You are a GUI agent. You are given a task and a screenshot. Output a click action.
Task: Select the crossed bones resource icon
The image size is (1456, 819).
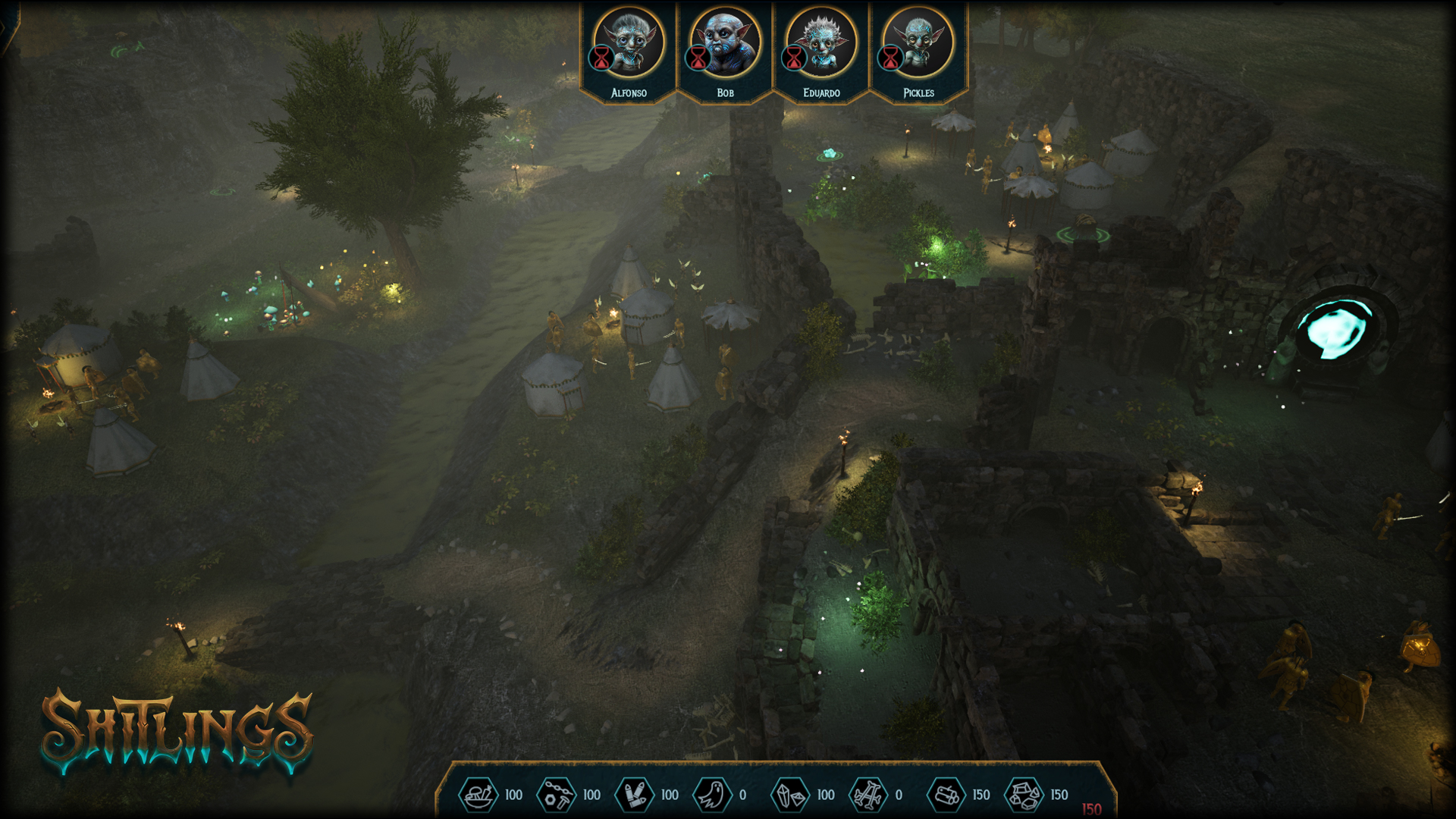[868, 795]
